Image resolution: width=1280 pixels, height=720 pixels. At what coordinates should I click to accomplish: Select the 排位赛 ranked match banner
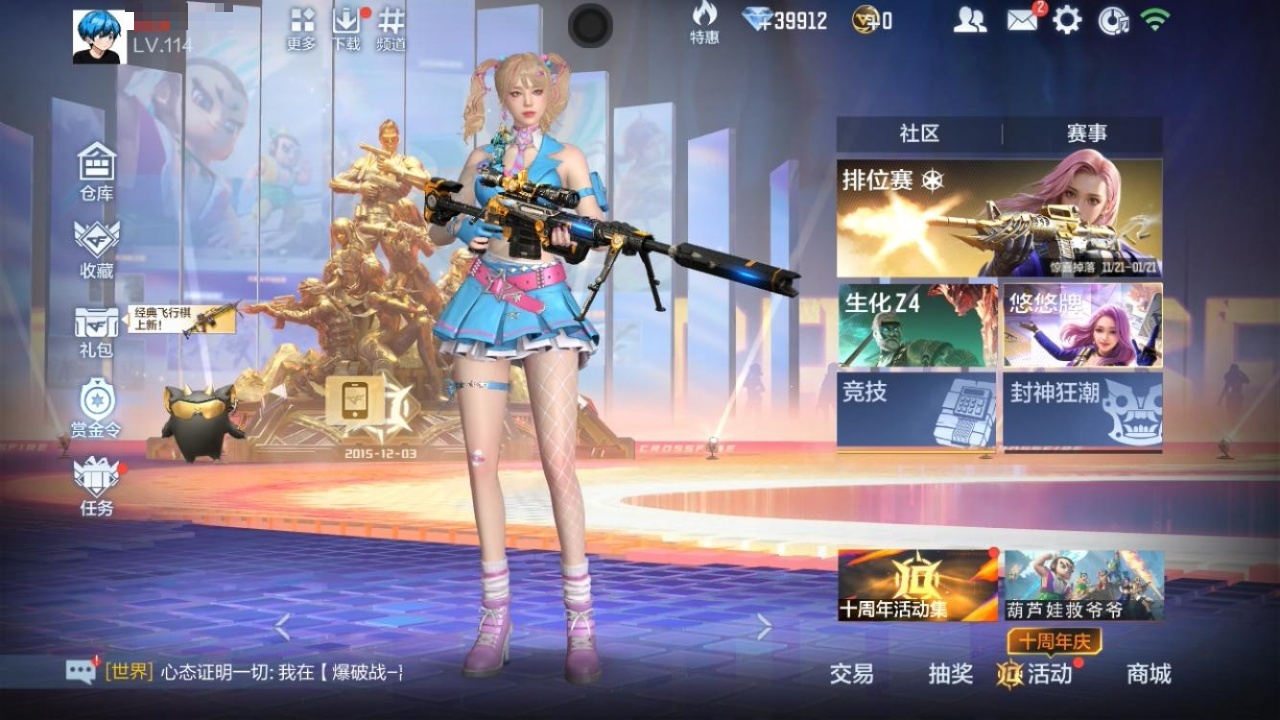coord(999,218)
